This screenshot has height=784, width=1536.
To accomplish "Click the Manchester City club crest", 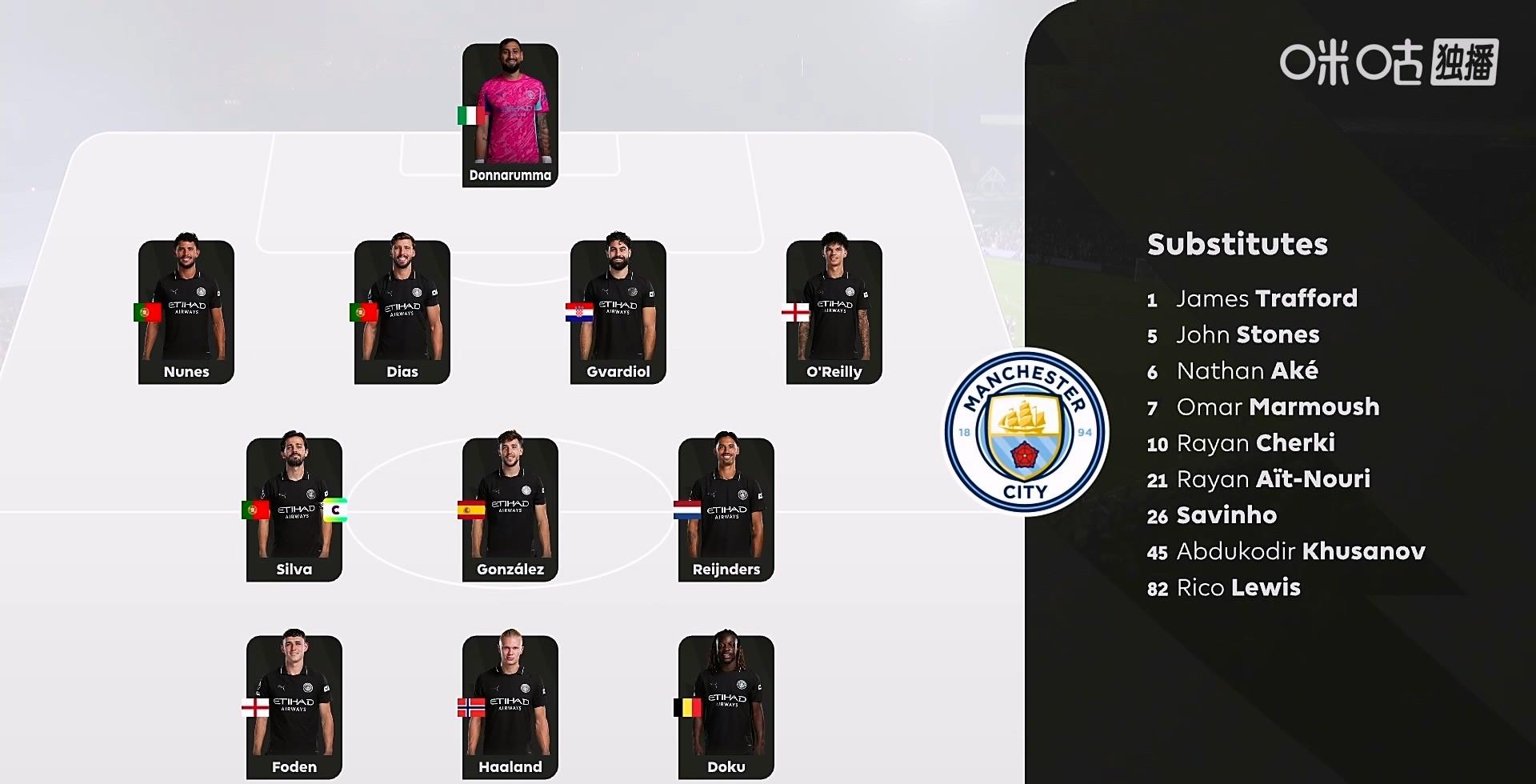I will [1026, 432].
